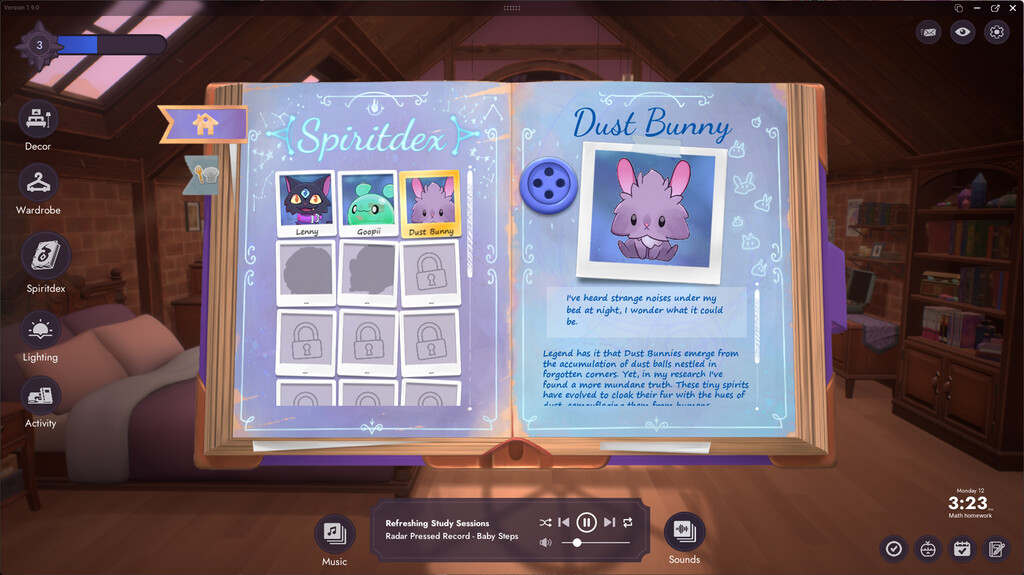Open the Music playlist panel
Screen dimensions: 1024x575
point(334,531)
